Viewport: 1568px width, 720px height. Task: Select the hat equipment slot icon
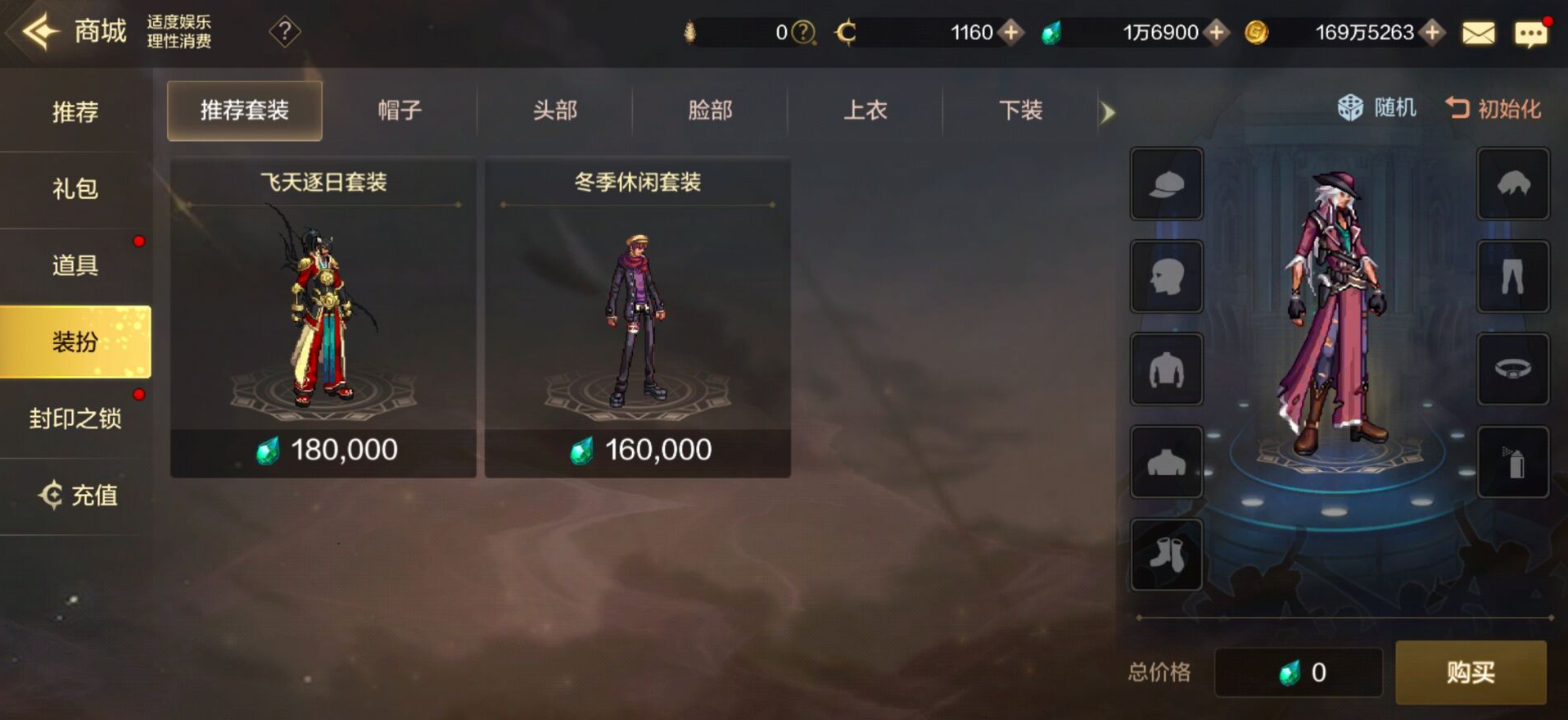tap(1166, 184)
